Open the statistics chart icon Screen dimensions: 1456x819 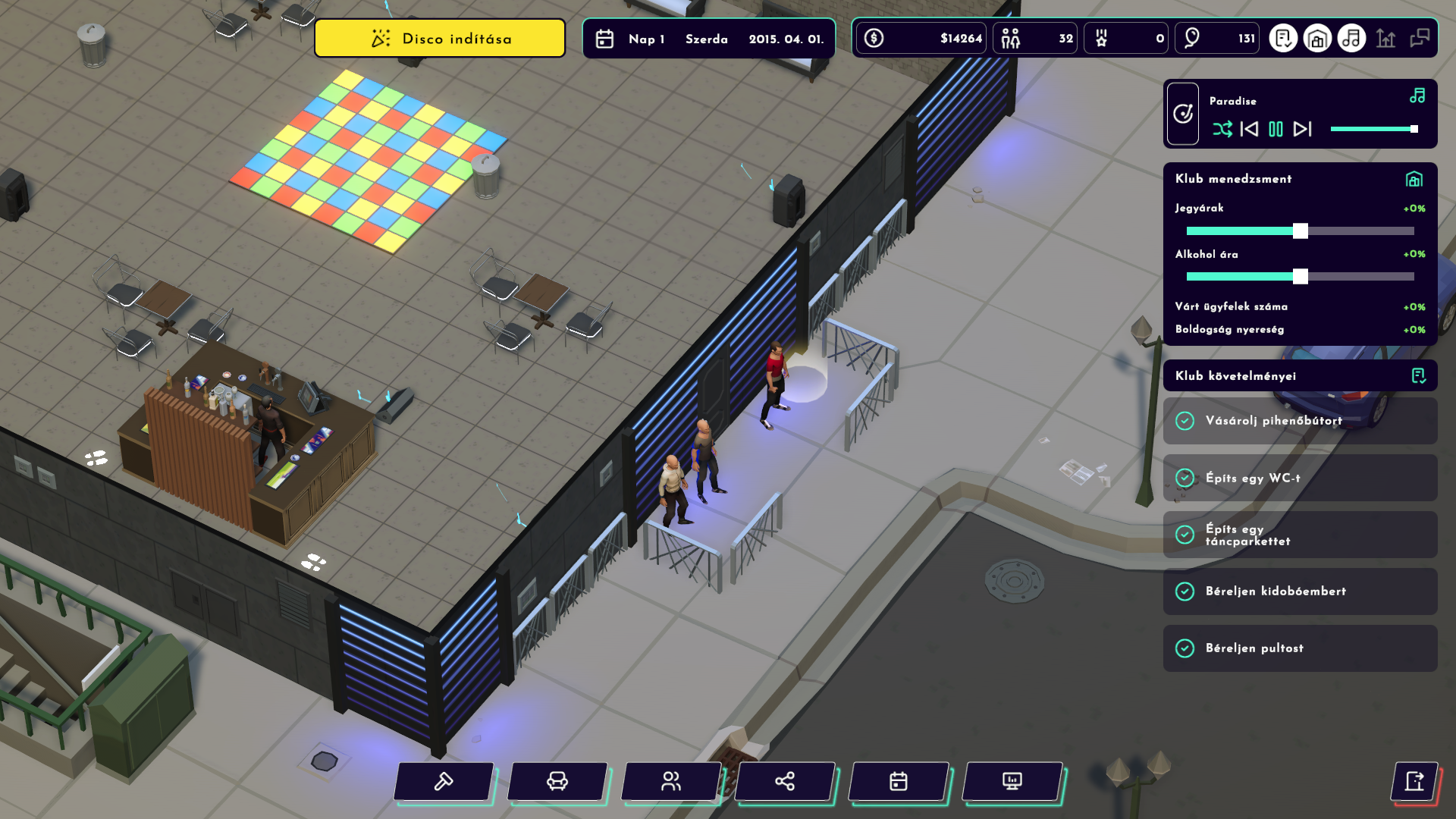pyautogui.click(x=1385, y=38)
